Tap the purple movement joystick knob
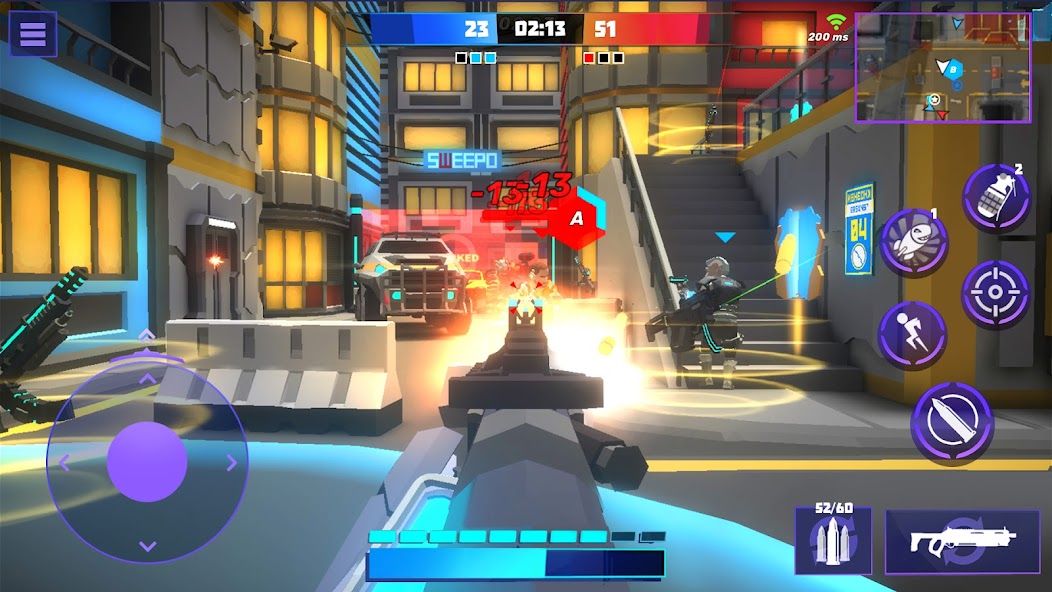Screen dimensions: 1052x592 tap(147, 461)
